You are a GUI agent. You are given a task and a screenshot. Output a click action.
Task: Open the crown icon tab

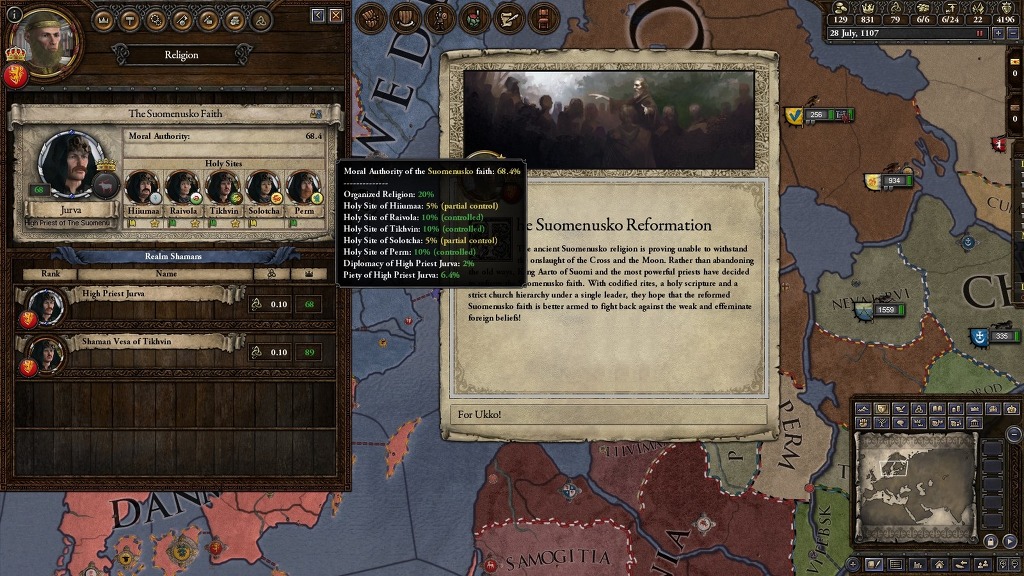click(x=103, y=19)
